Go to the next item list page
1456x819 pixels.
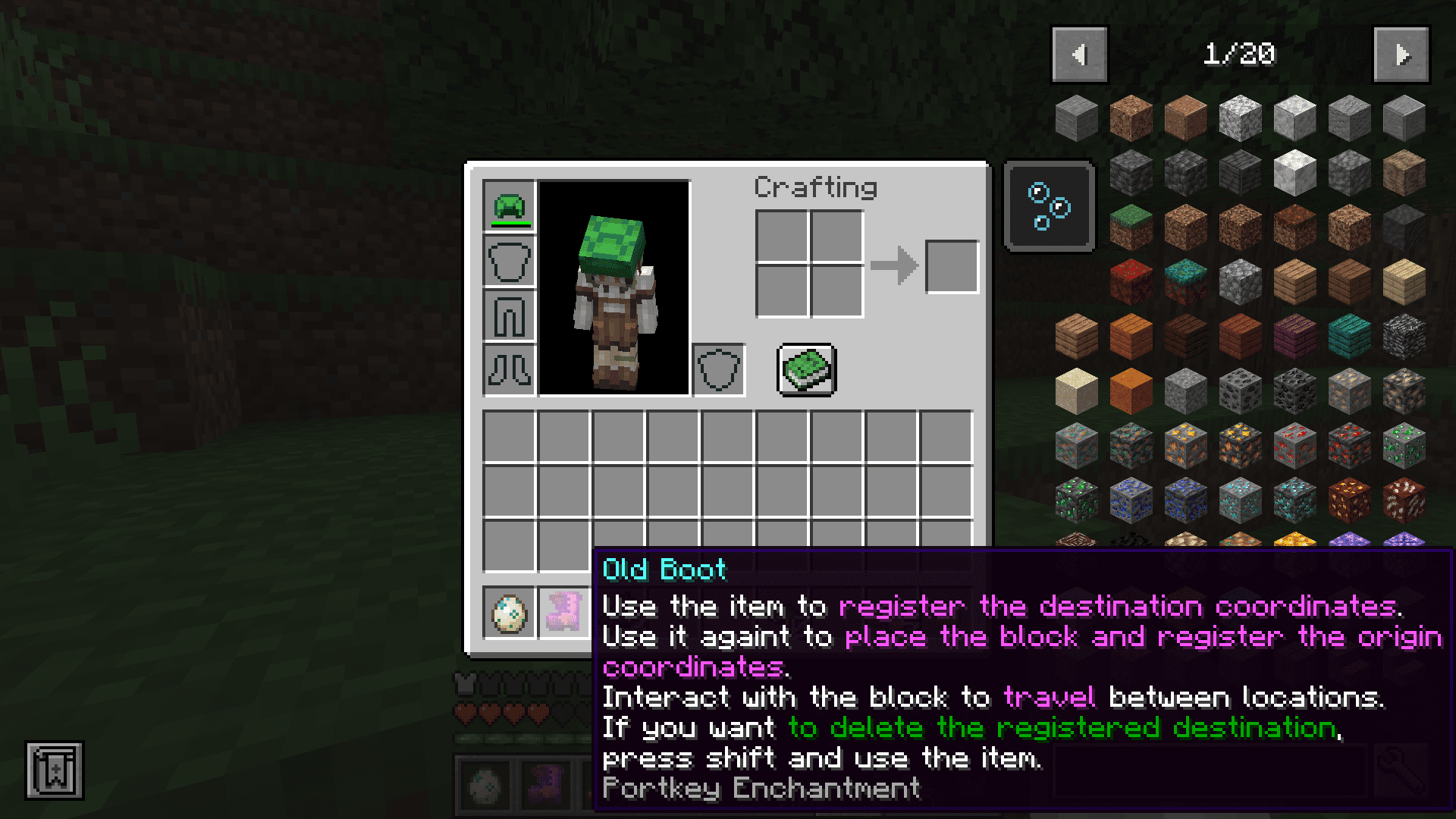tap(1401, 55)
